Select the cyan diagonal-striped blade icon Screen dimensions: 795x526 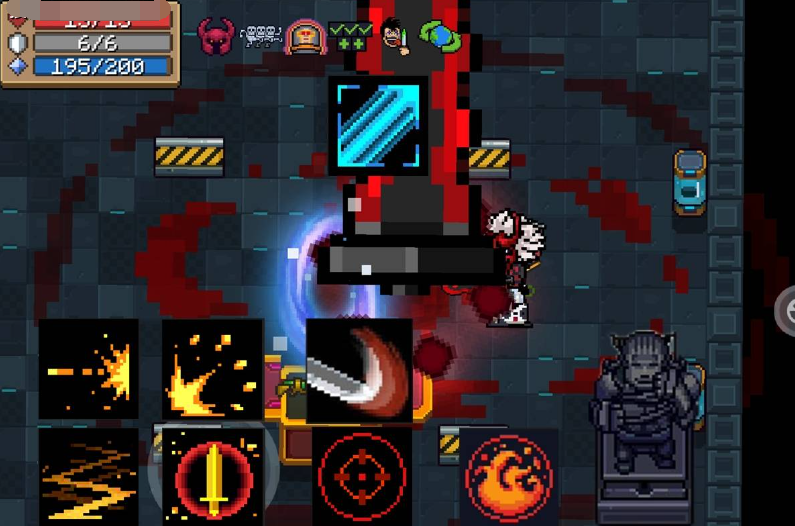pyautogui.click(x=382, y=127)
